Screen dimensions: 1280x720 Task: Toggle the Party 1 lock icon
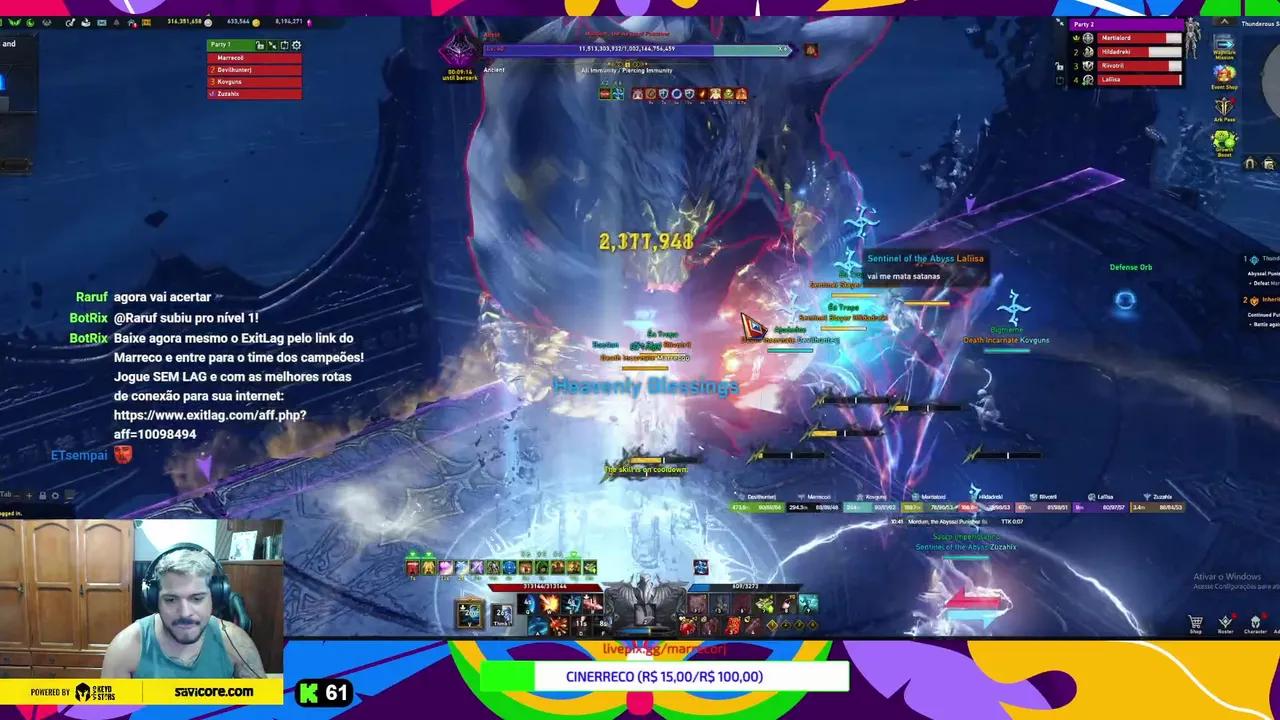coord(261,45)
